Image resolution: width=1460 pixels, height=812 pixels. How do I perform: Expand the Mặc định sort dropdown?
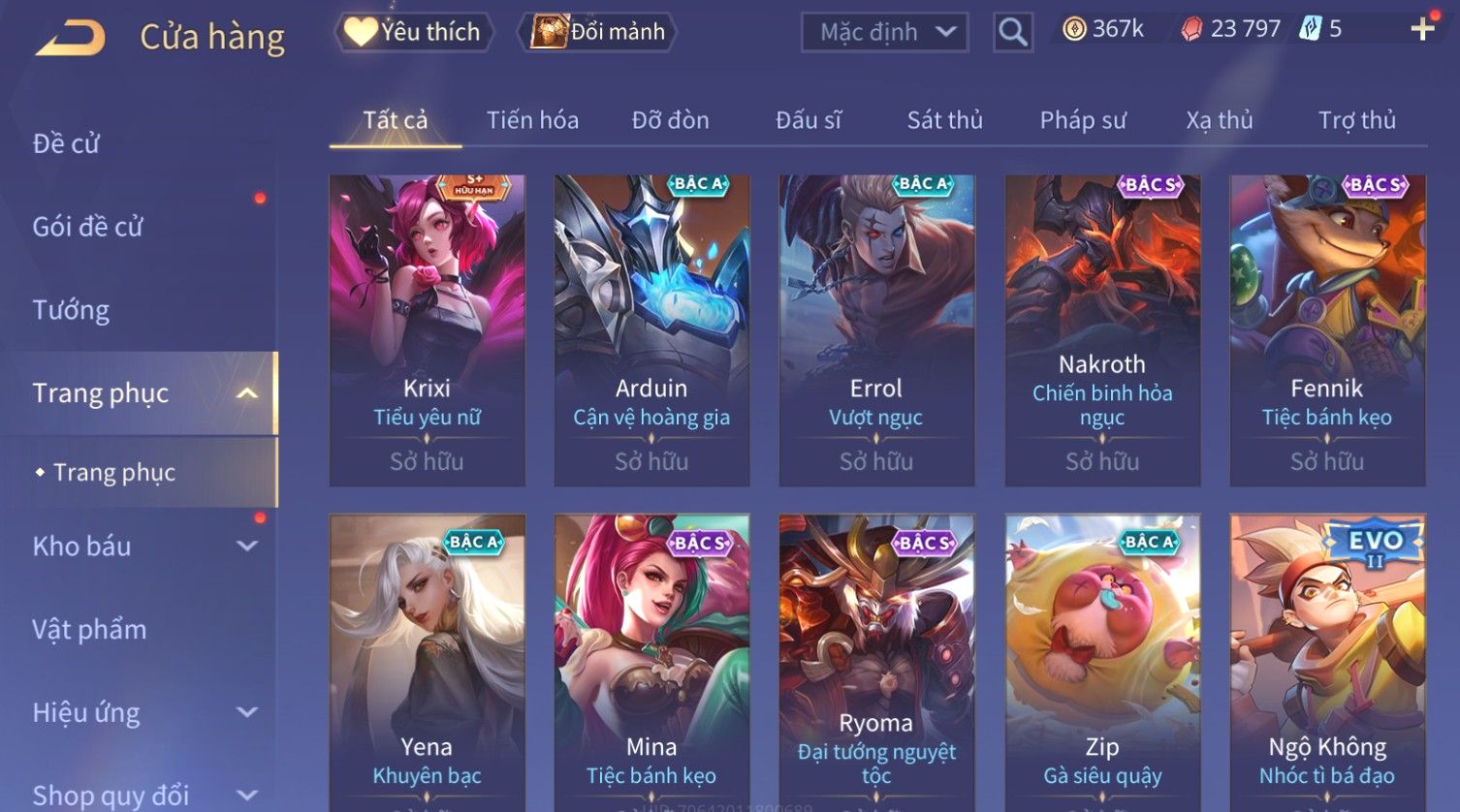pyautogui.click(x=884, y=32)
